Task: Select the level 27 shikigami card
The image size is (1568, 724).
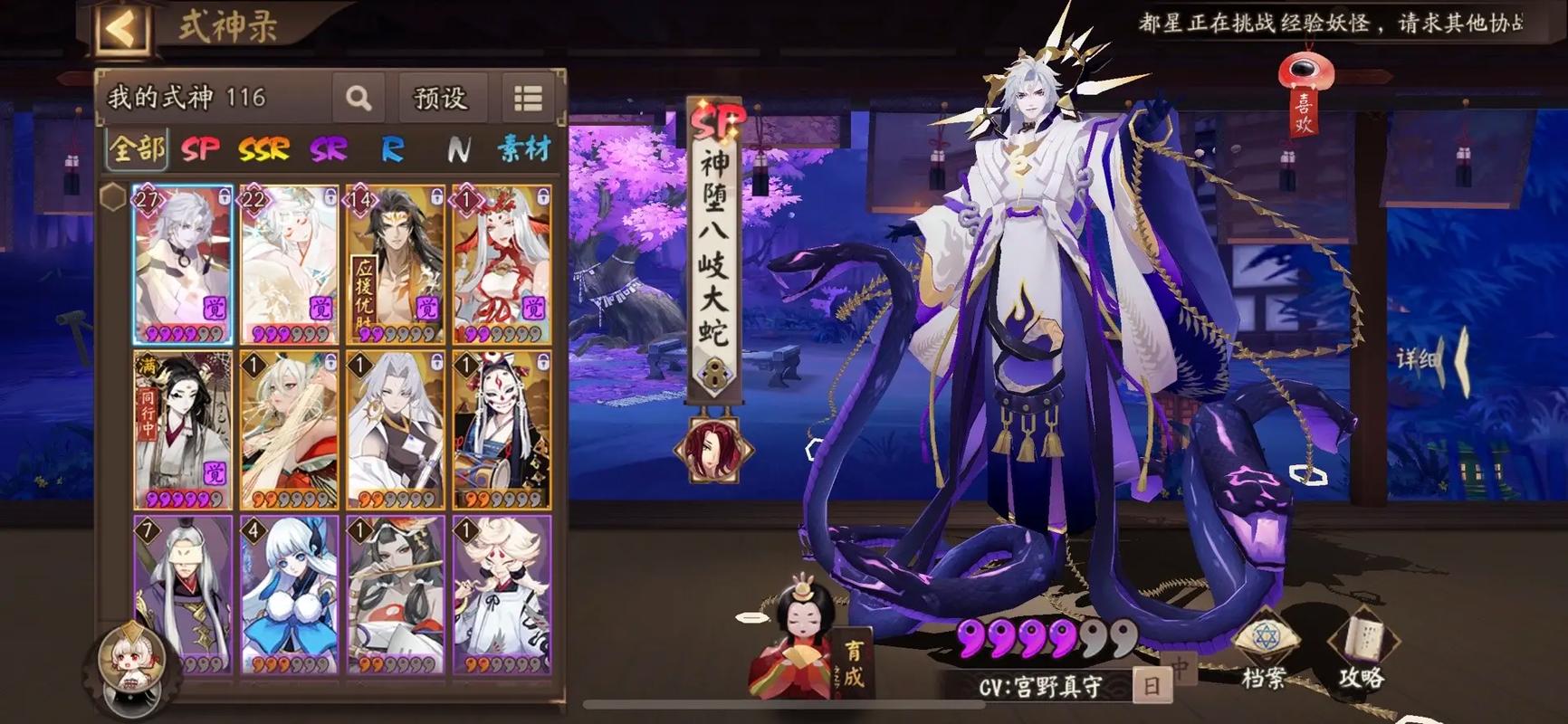Action: click(x=183, y=265)
